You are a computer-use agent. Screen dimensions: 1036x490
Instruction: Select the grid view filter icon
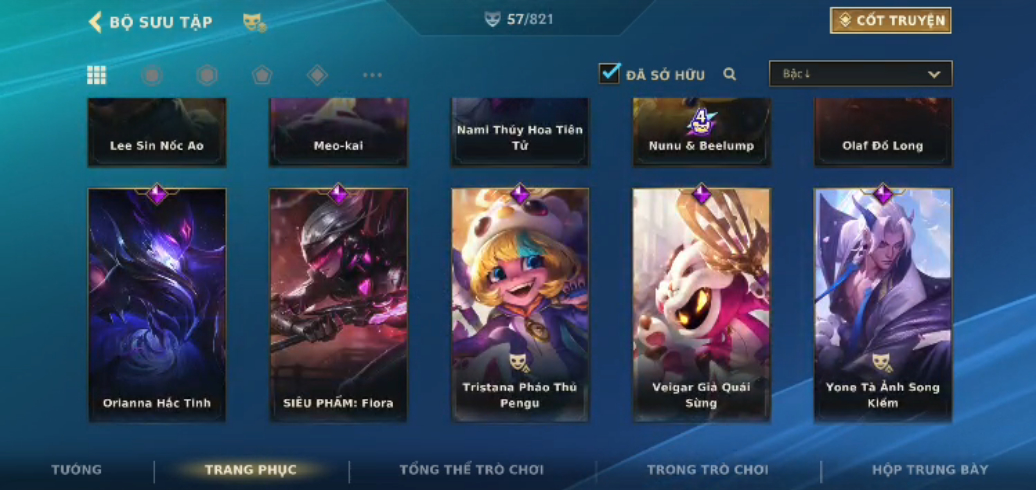(97, 75)
